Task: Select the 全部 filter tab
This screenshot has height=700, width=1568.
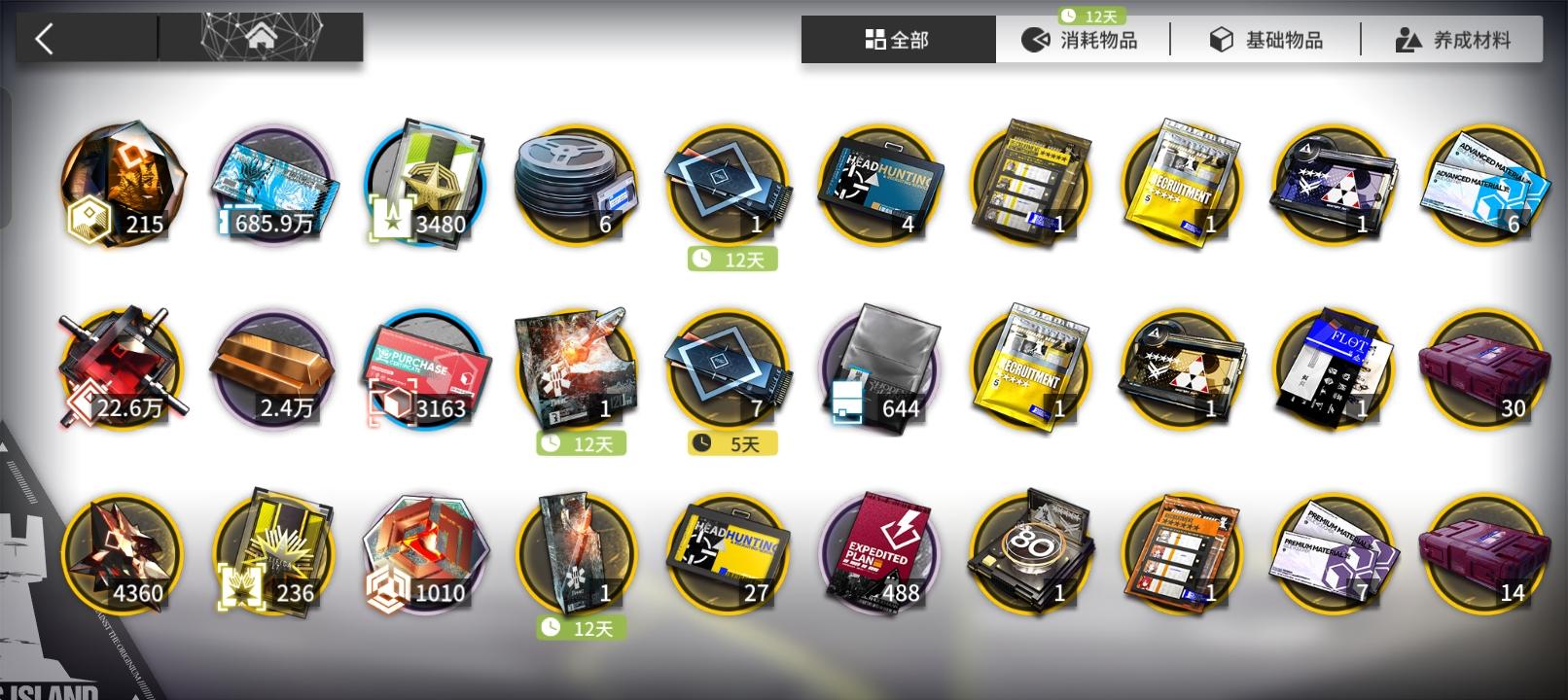Action: click(897, 40)
